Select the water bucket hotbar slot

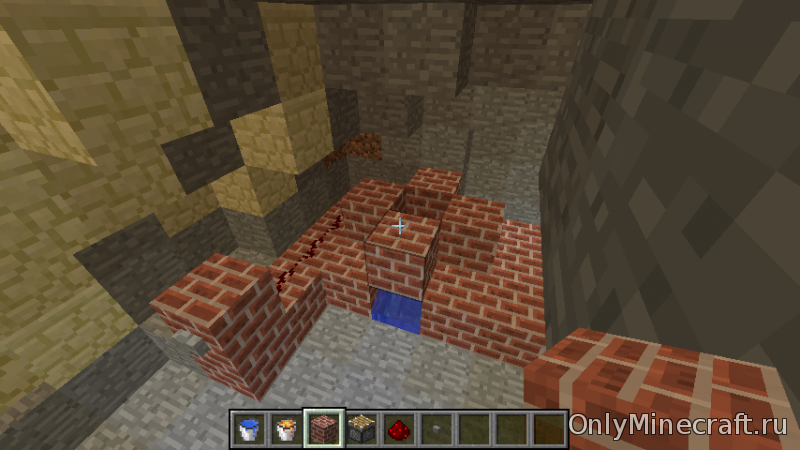249,428
